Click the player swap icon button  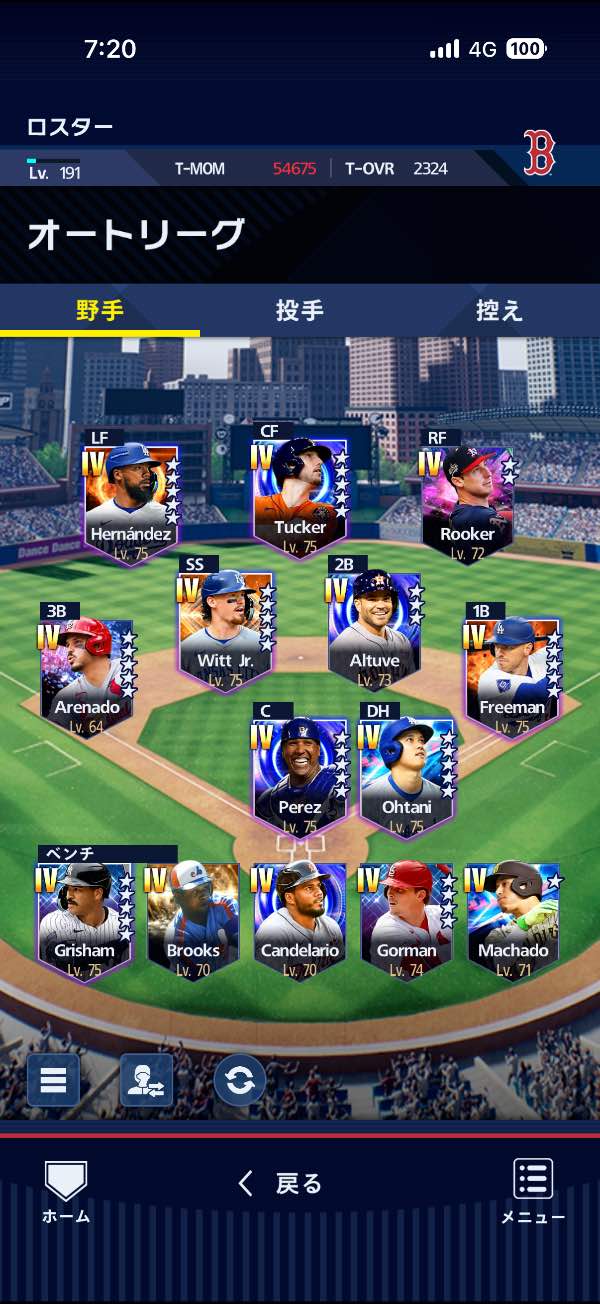(x=146, y=1080)
